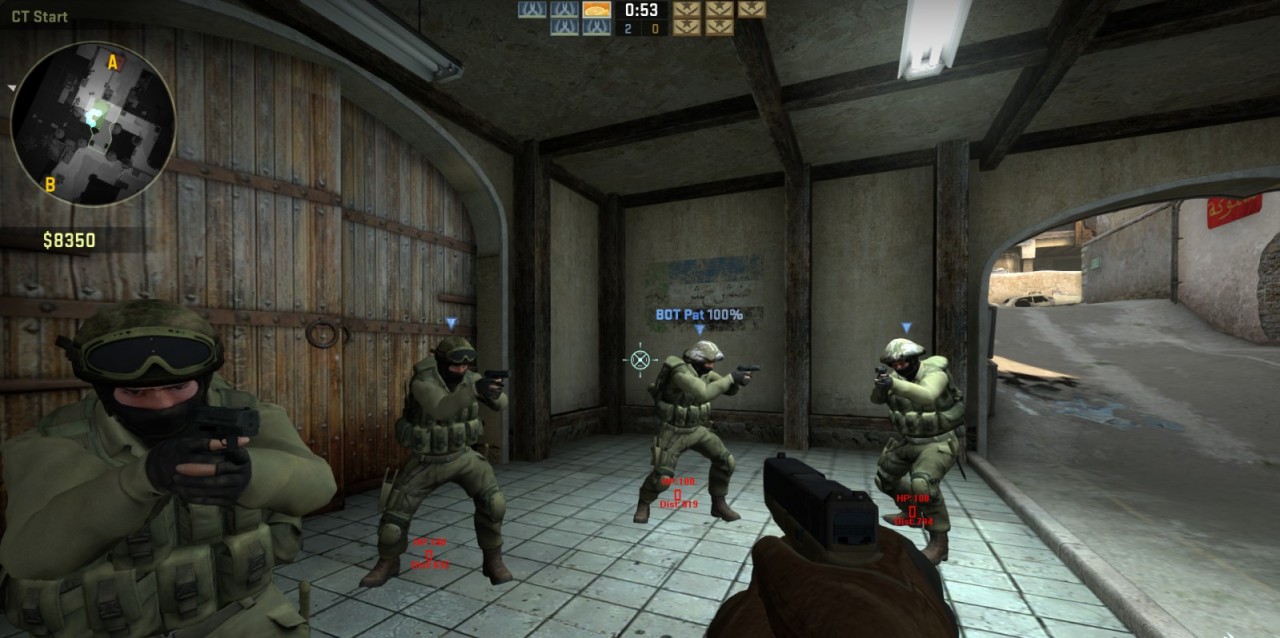The height and width of the screenshot is (638, 1280).
Task: Select bombsite A marker on the radar
Action: (113, 64)
